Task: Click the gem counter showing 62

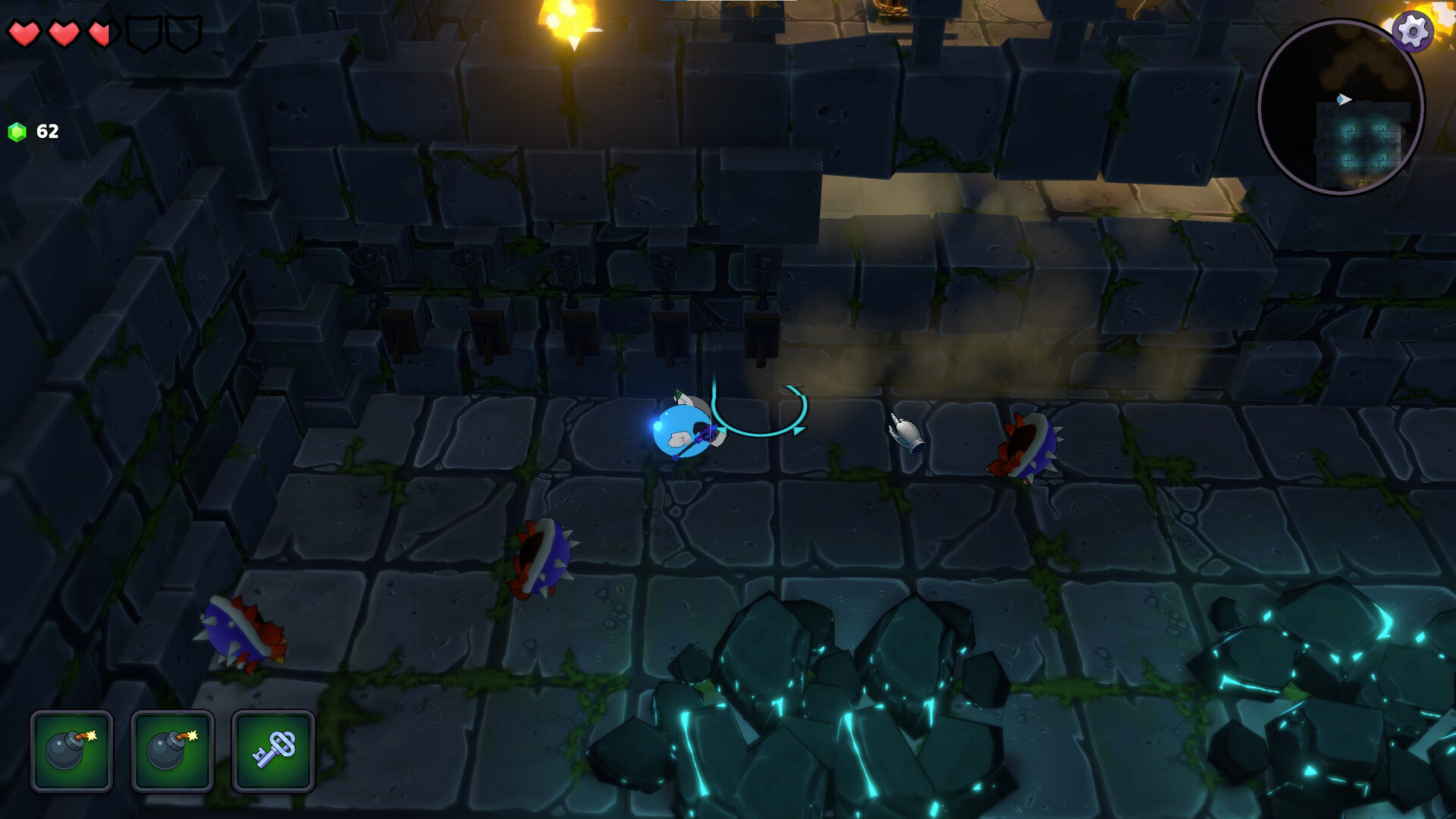Action: coord(46,130)
